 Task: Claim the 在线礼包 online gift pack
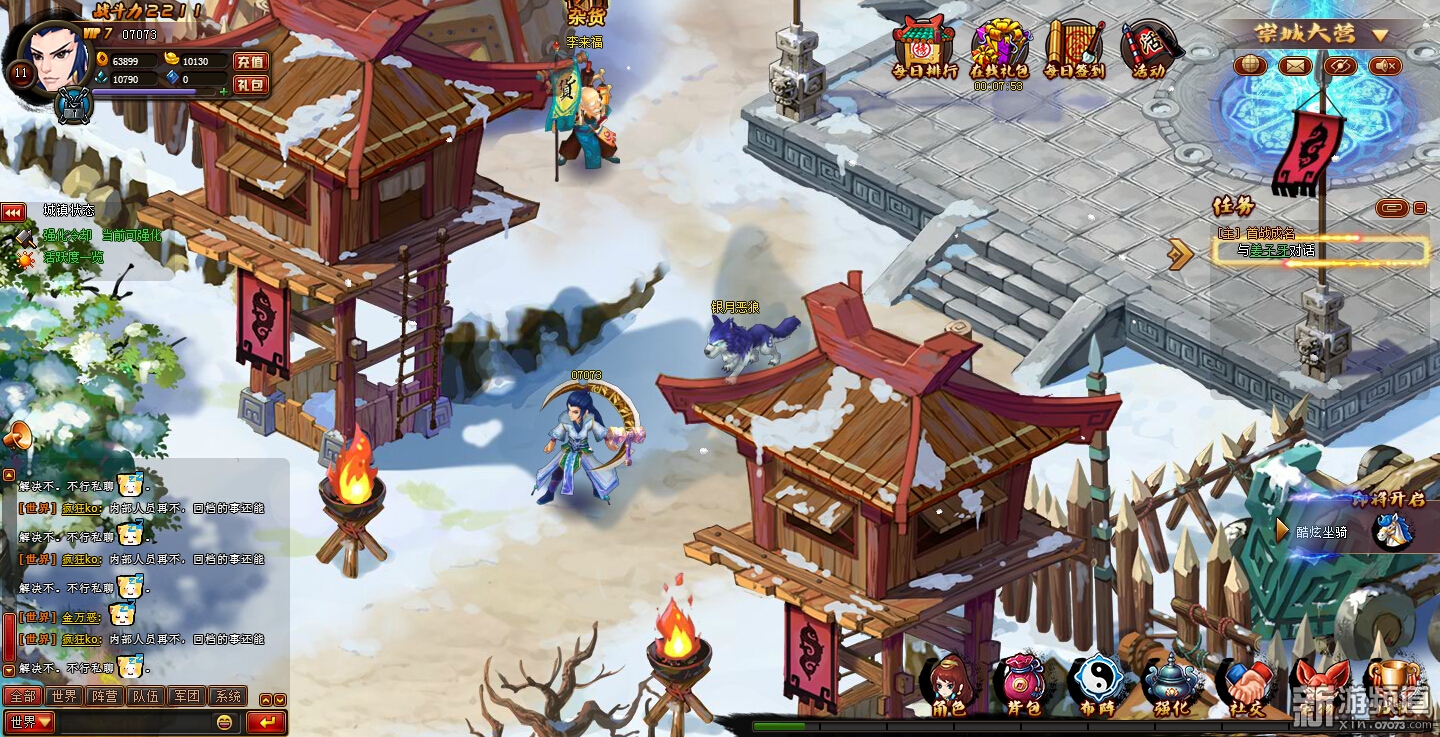pyautogui.click(x=1000, y=48)
